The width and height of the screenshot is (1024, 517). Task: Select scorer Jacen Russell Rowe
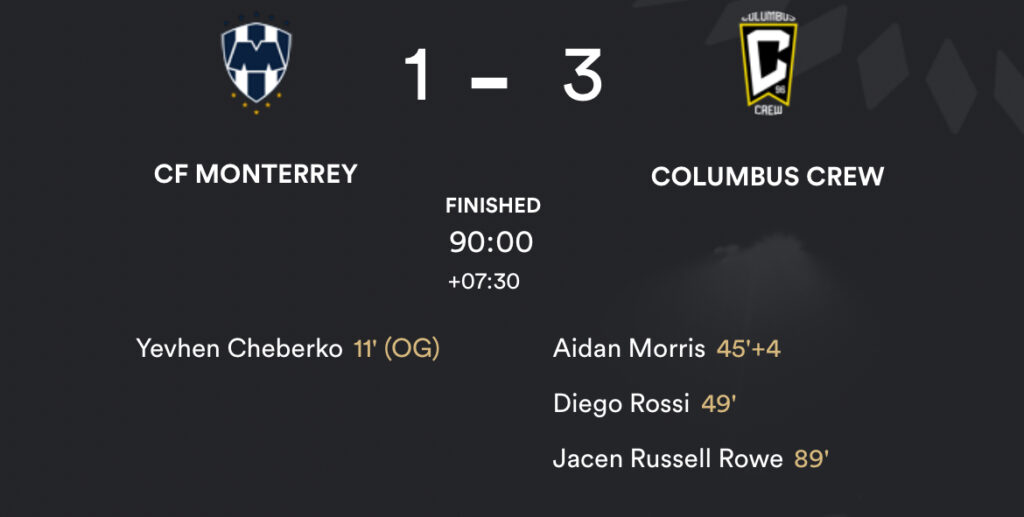click(667, 459)
